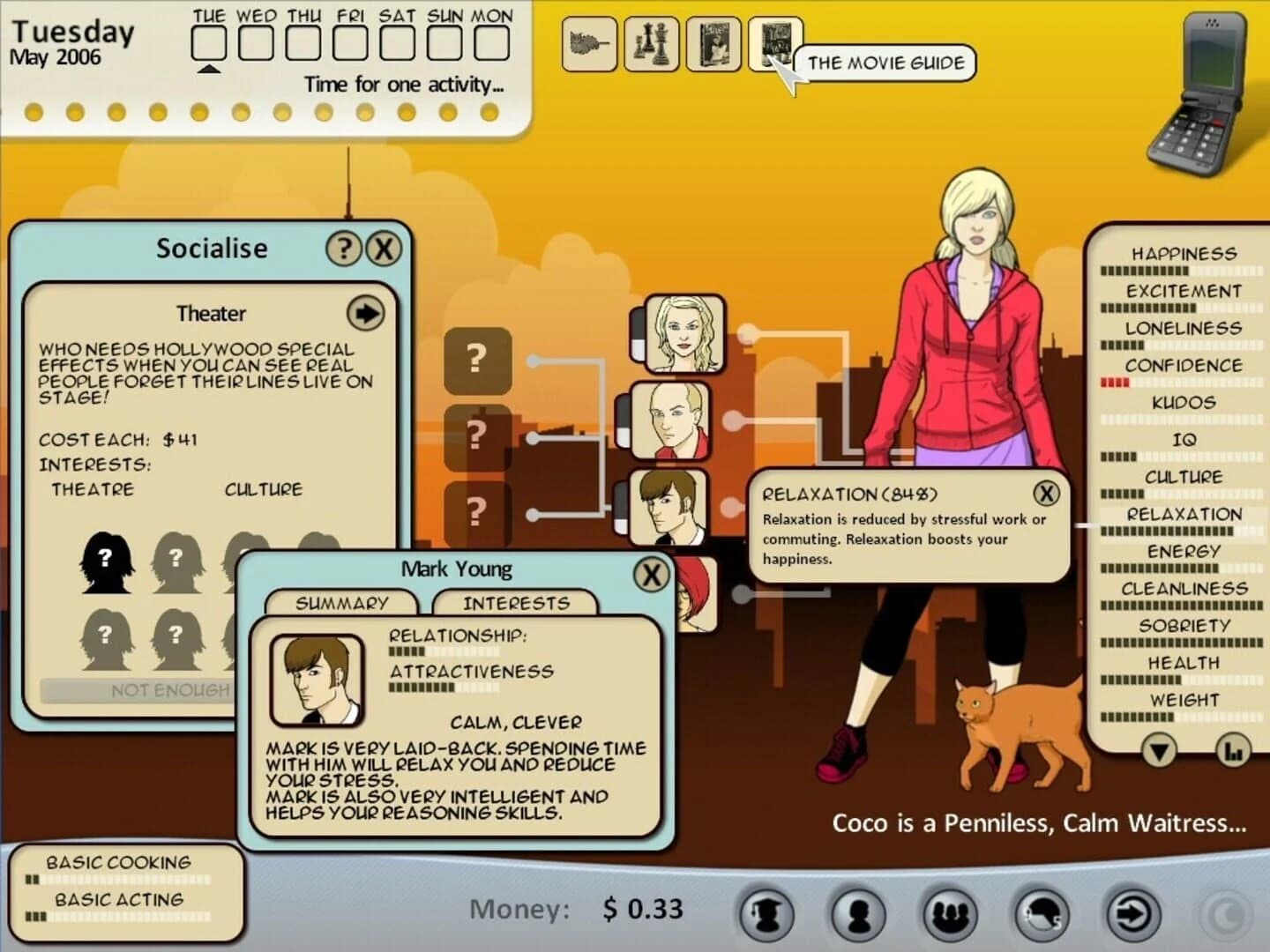Screen dimensions: 1270x952
Task: Select the Summary tab for Mark Young
Action: coord(343,603)
